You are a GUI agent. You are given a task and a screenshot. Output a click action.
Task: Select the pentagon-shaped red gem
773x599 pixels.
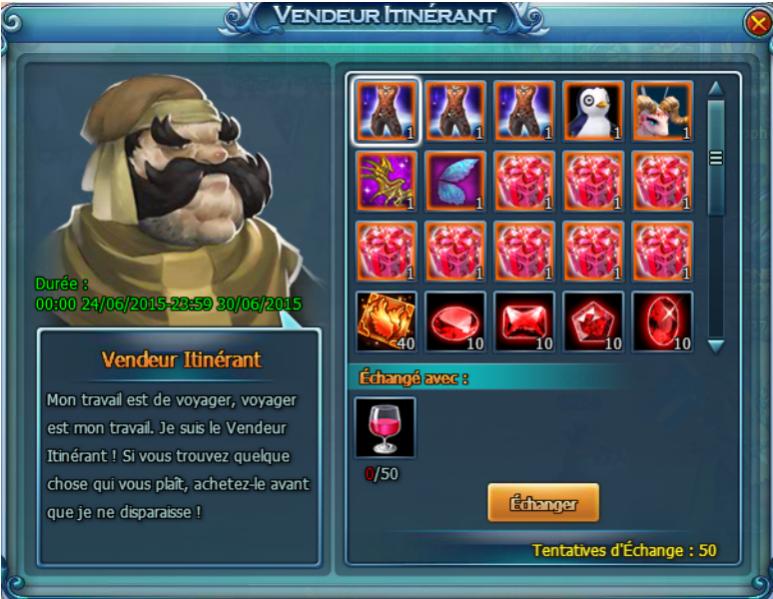point(593,322)
